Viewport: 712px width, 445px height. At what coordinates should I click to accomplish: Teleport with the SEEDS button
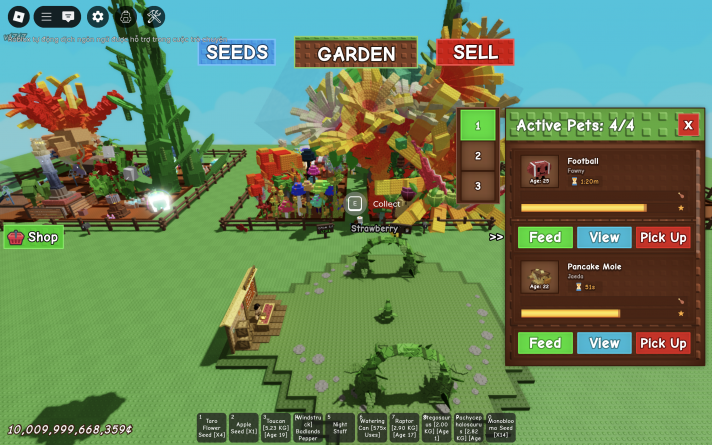tap(237, 52)
